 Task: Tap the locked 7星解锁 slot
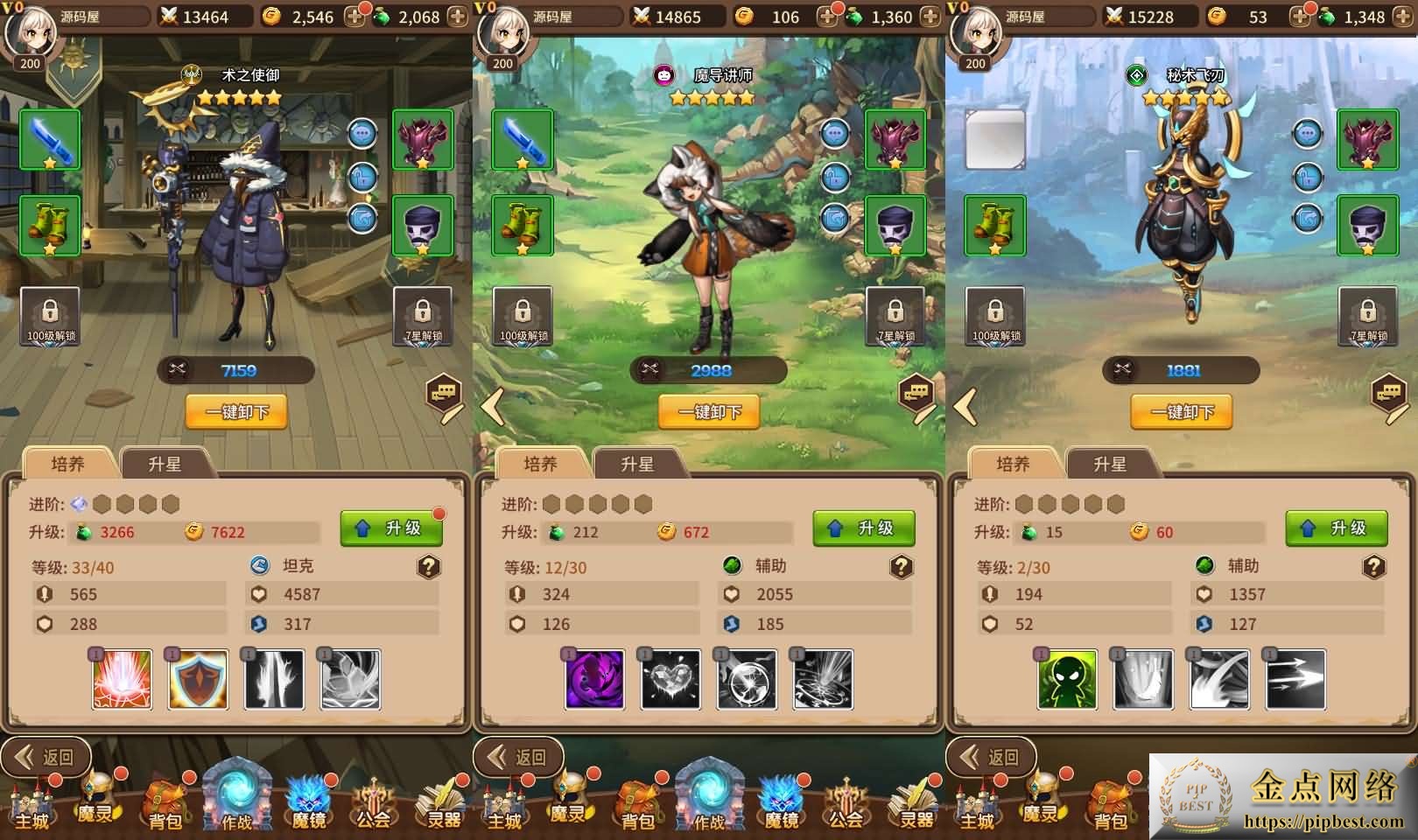coord(423,315)
